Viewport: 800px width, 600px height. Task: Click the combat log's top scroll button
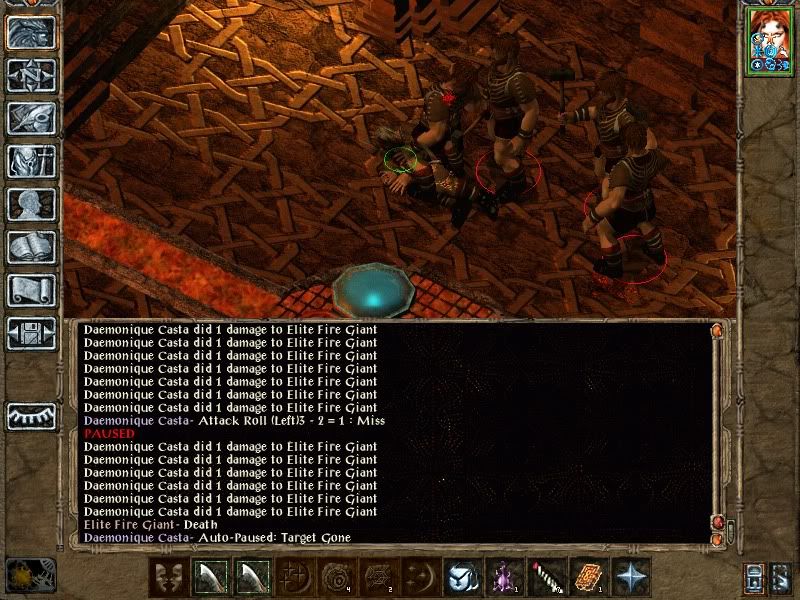716,330
